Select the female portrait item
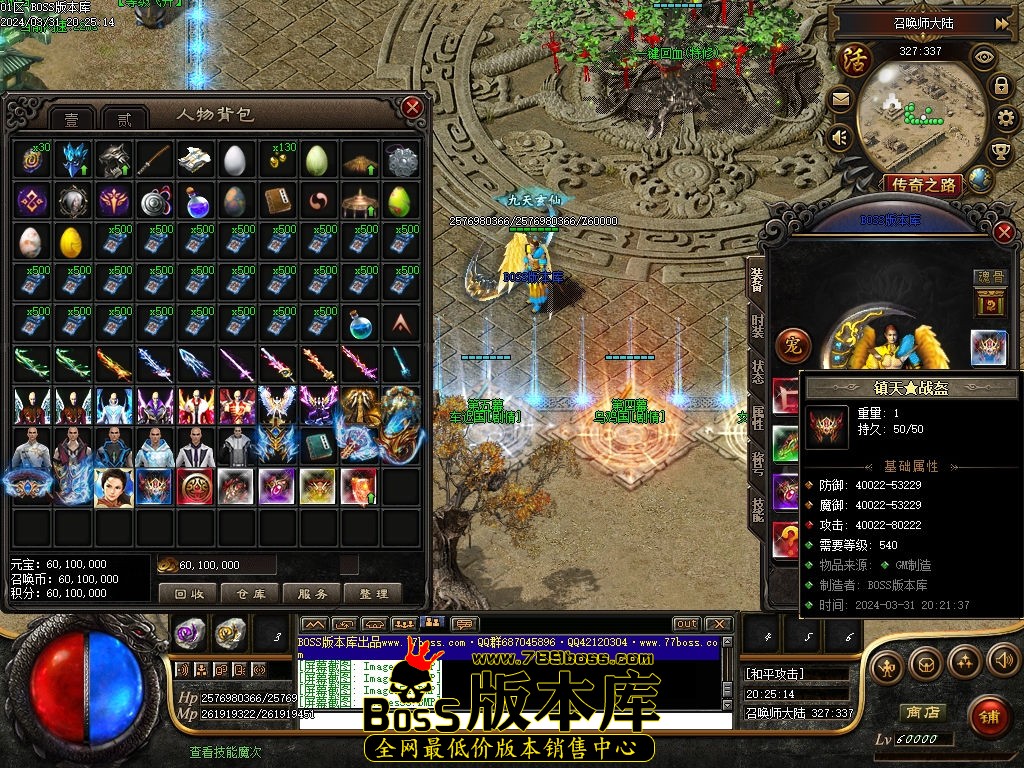Viewport: 1024px width, 768px height. click(x=113, y=487)
